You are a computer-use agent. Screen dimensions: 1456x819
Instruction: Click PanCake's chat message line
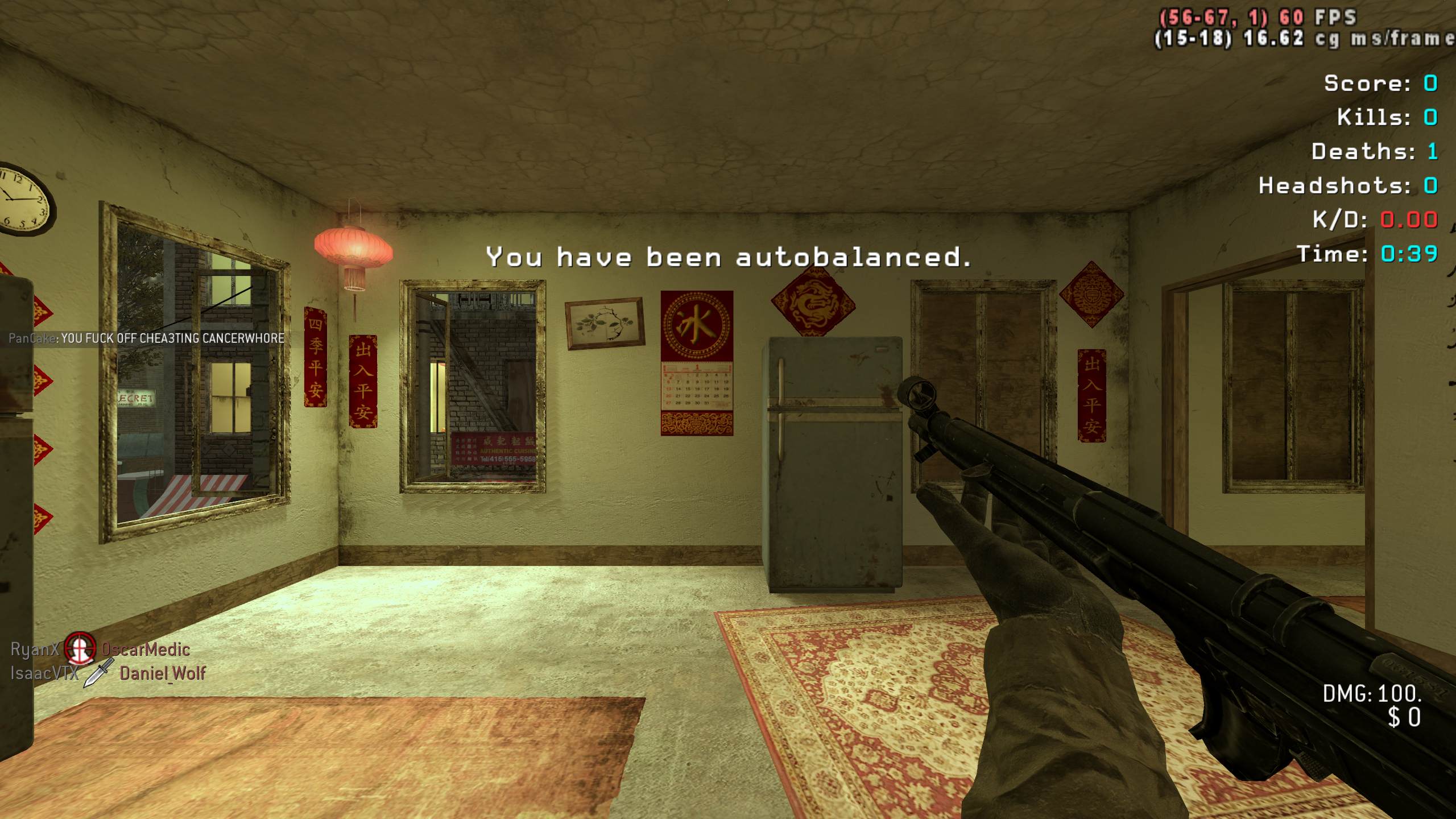[147, 338]
